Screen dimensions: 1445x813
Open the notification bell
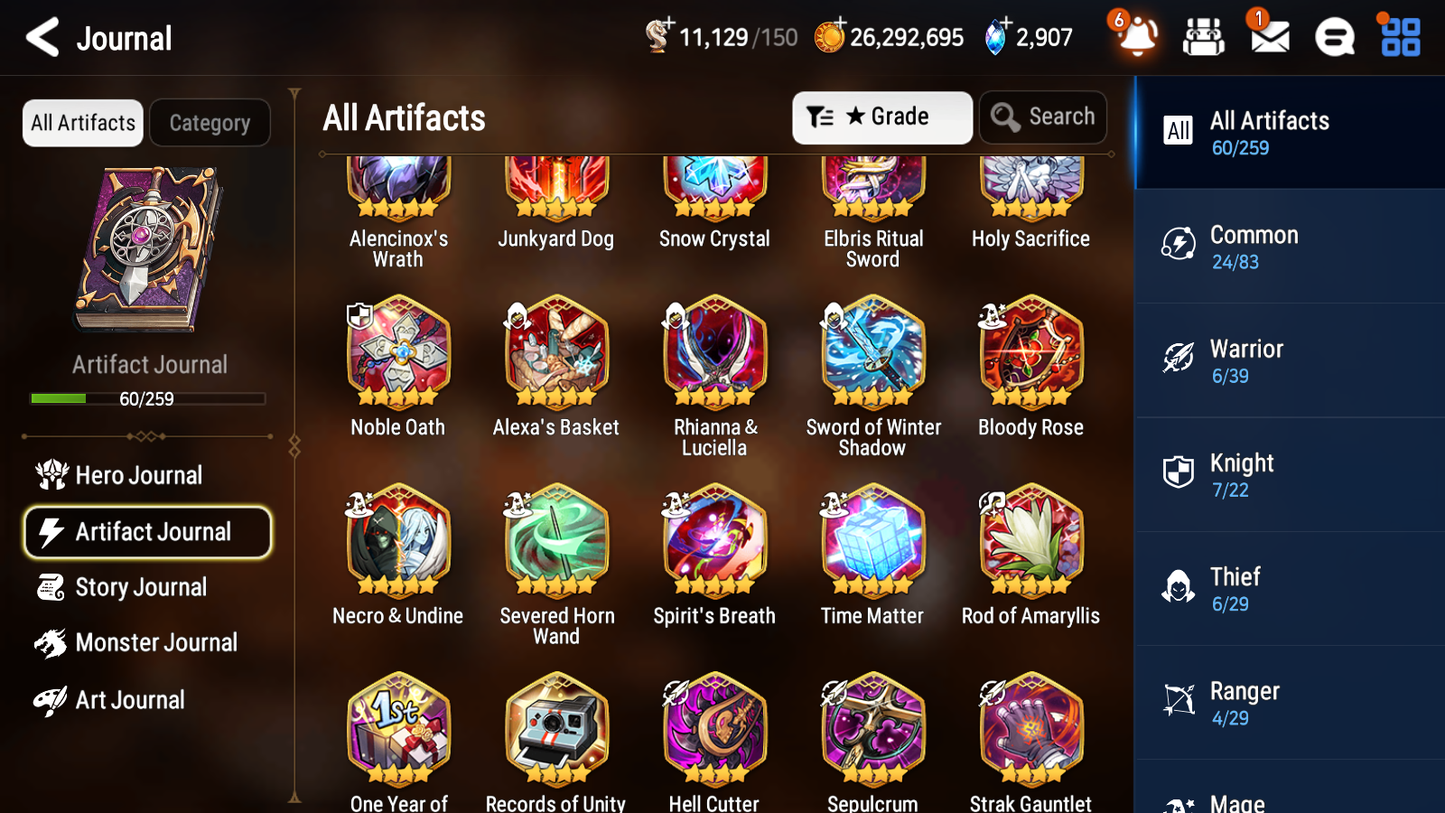(1135, 37)
